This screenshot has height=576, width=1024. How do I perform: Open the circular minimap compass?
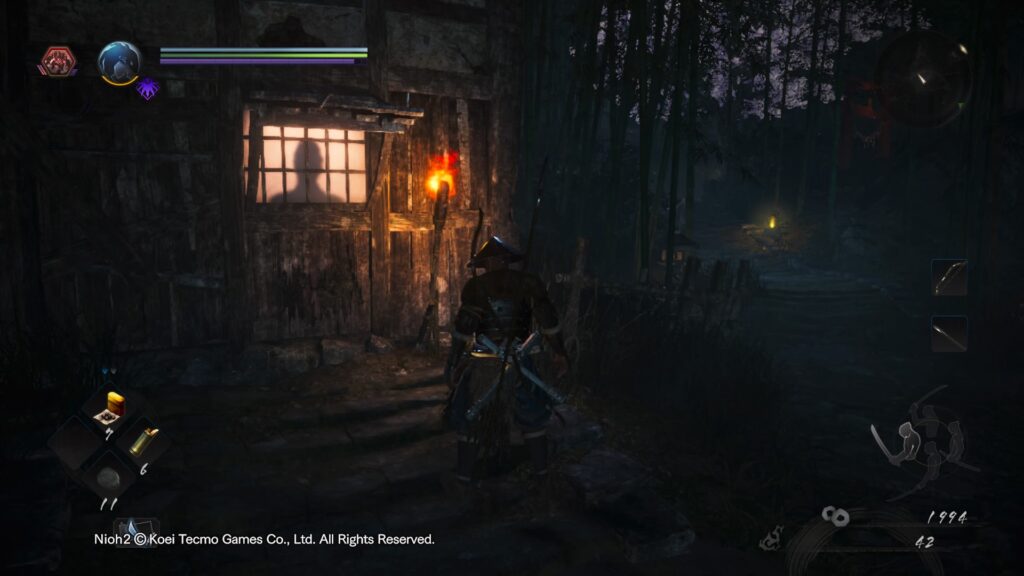click(x=925, y=76)
